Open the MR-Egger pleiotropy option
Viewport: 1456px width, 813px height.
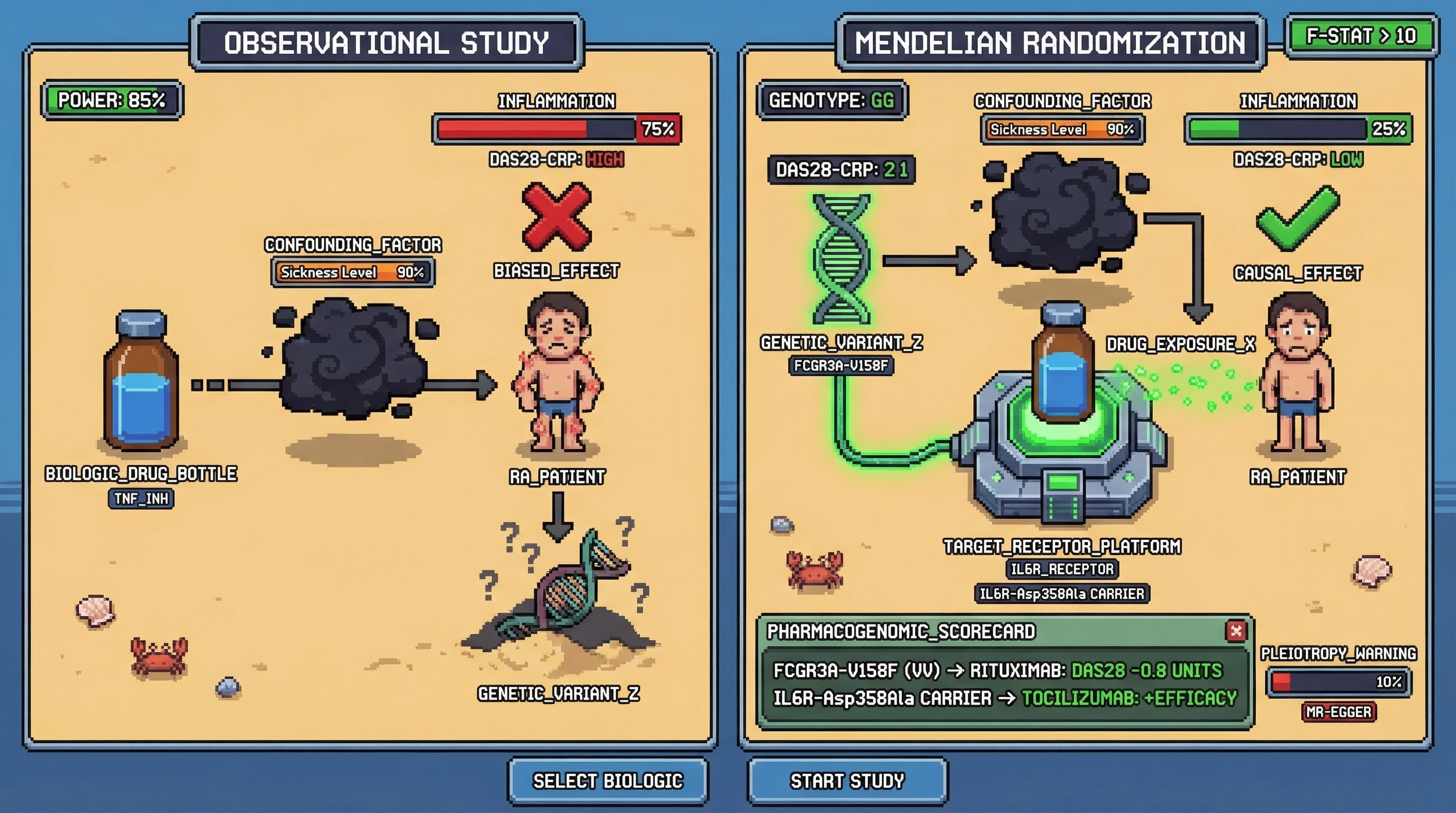click(x=1339, y=712)
